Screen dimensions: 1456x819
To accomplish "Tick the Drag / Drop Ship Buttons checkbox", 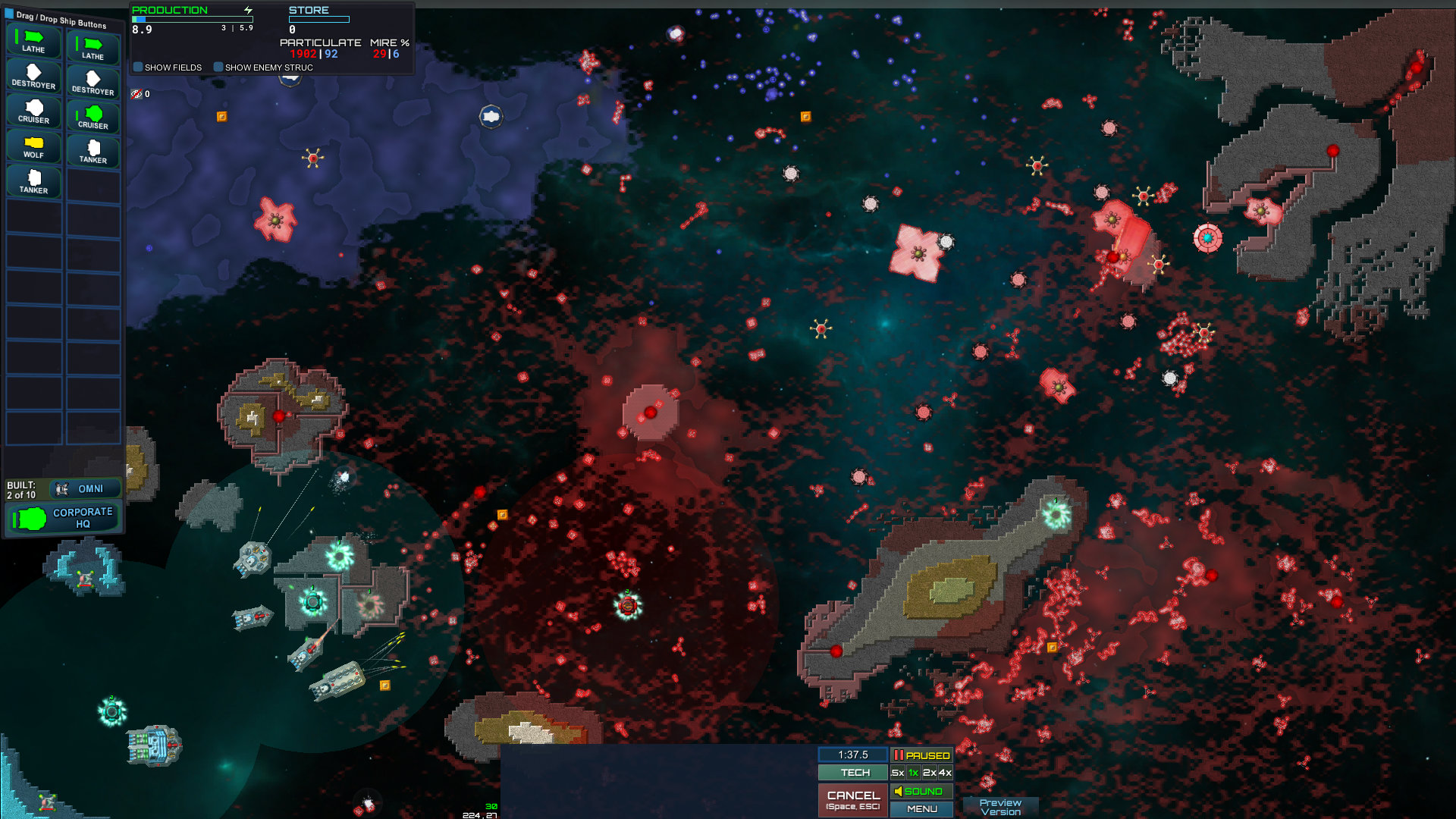I will click(x=9, y=14).
